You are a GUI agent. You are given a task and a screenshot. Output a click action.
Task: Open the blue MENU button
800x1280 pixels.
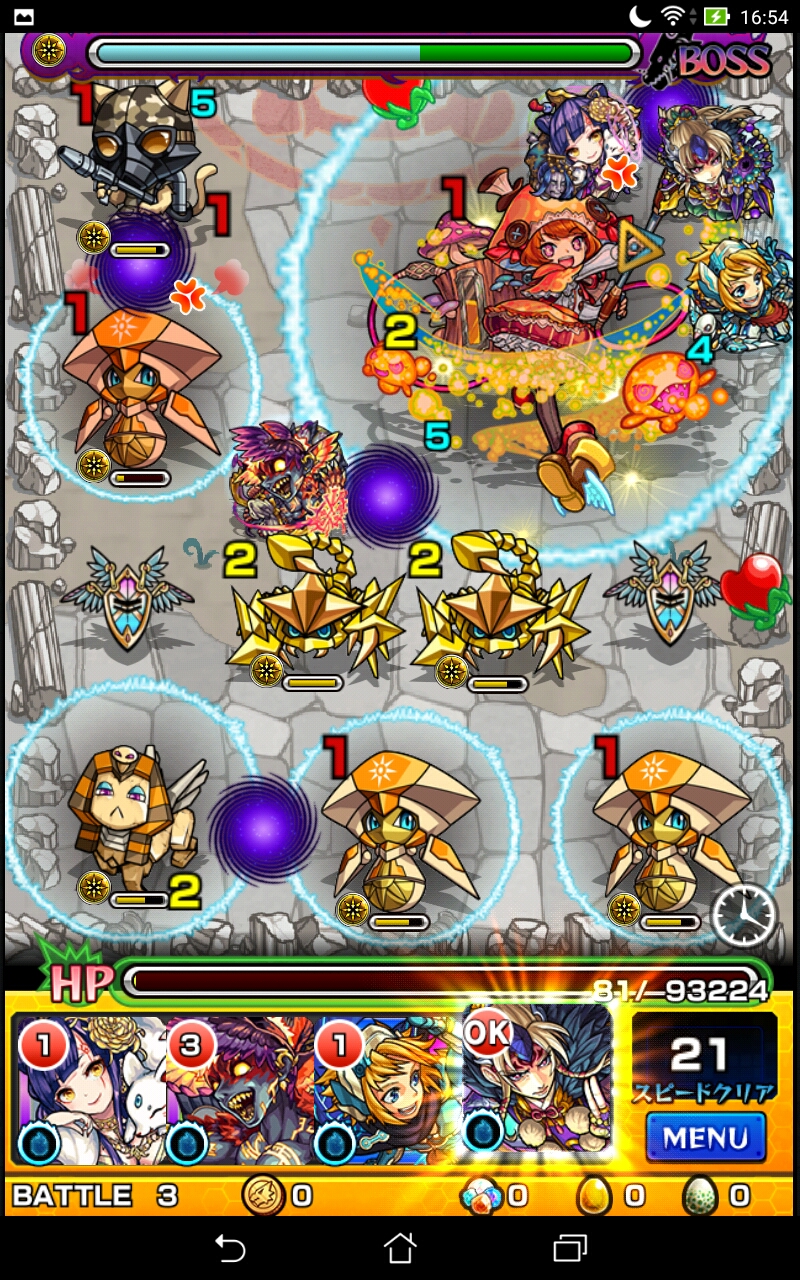coord(705,1137)
